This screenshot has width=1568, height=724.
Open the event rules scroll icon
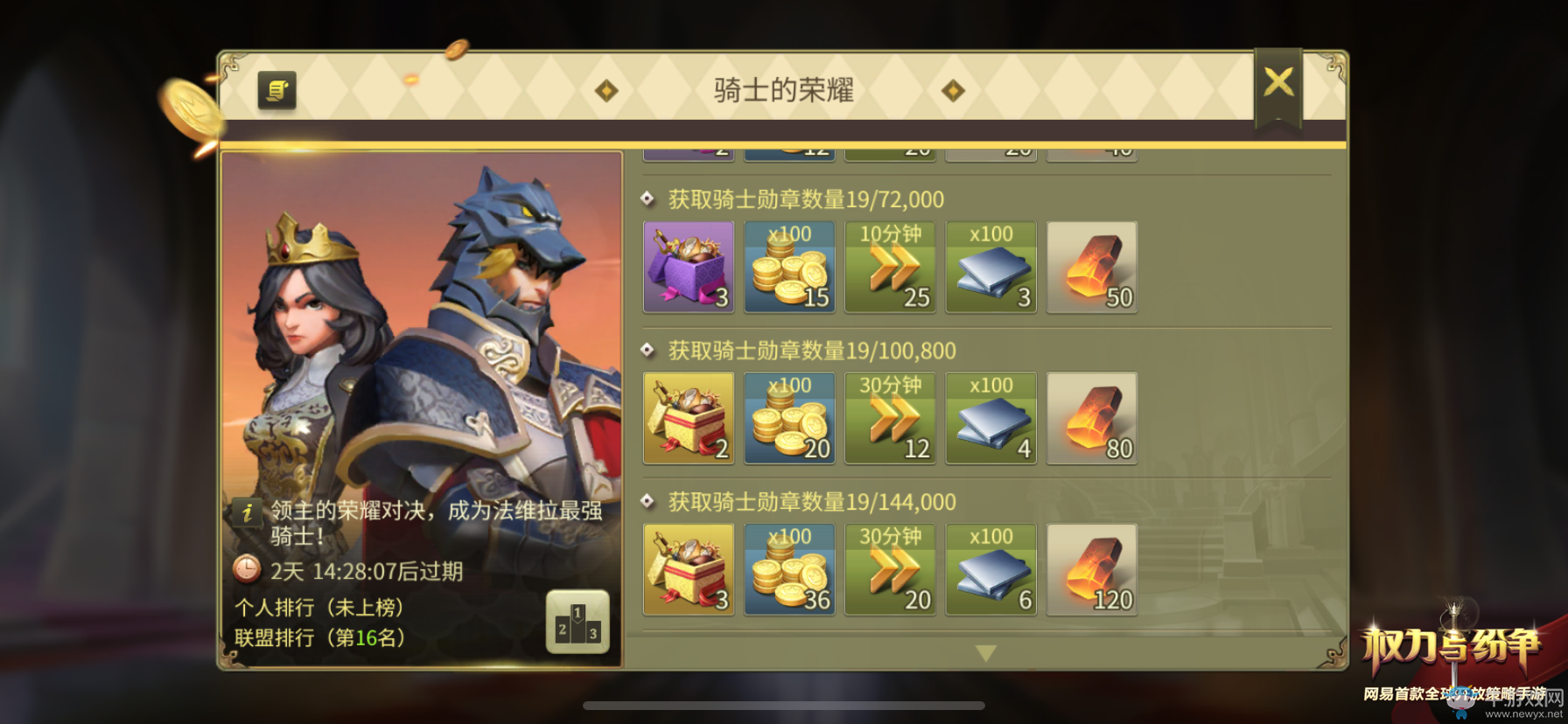click(x=276, y=90)
